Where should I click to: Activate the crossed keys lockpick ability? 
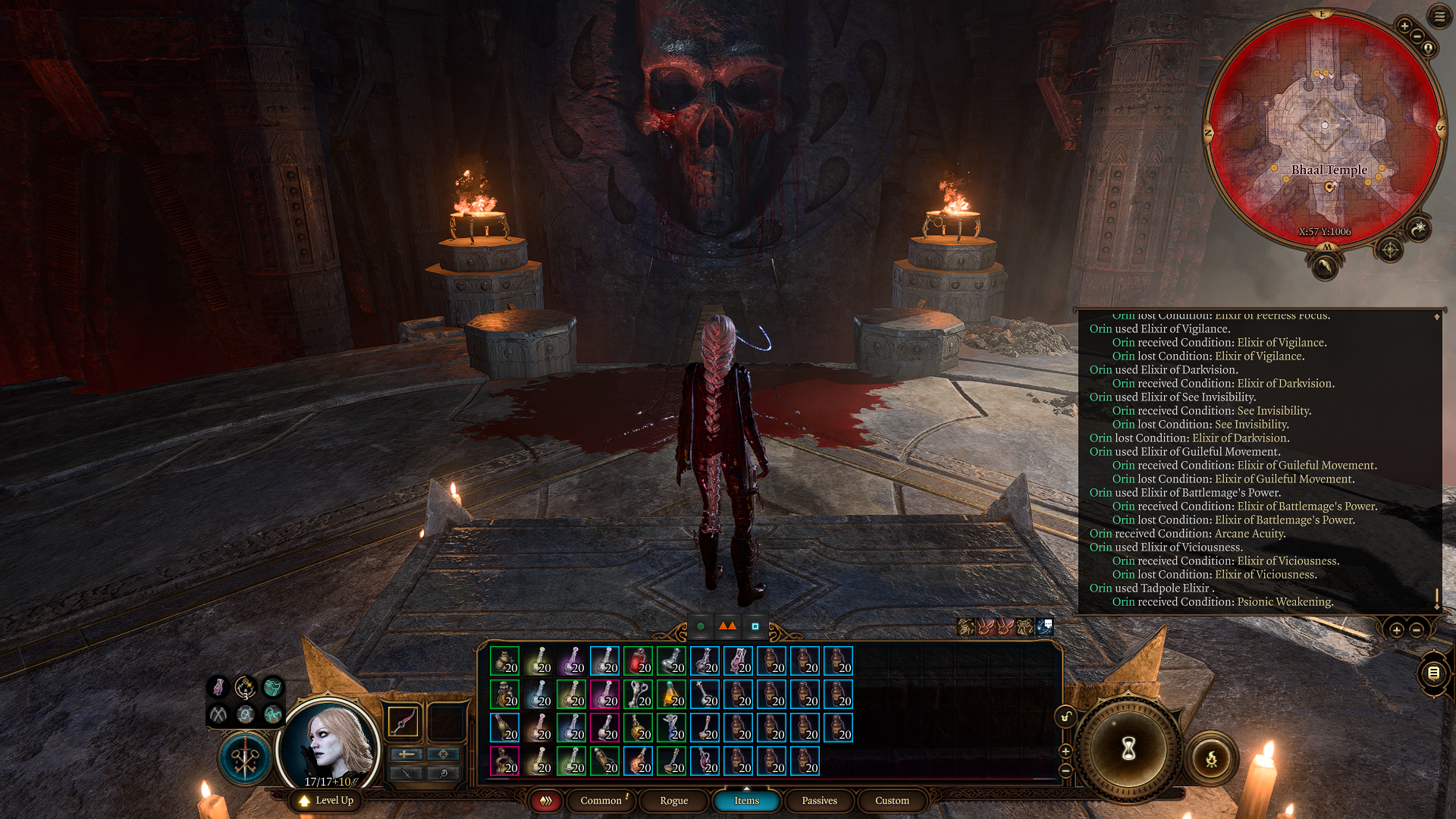245,758
